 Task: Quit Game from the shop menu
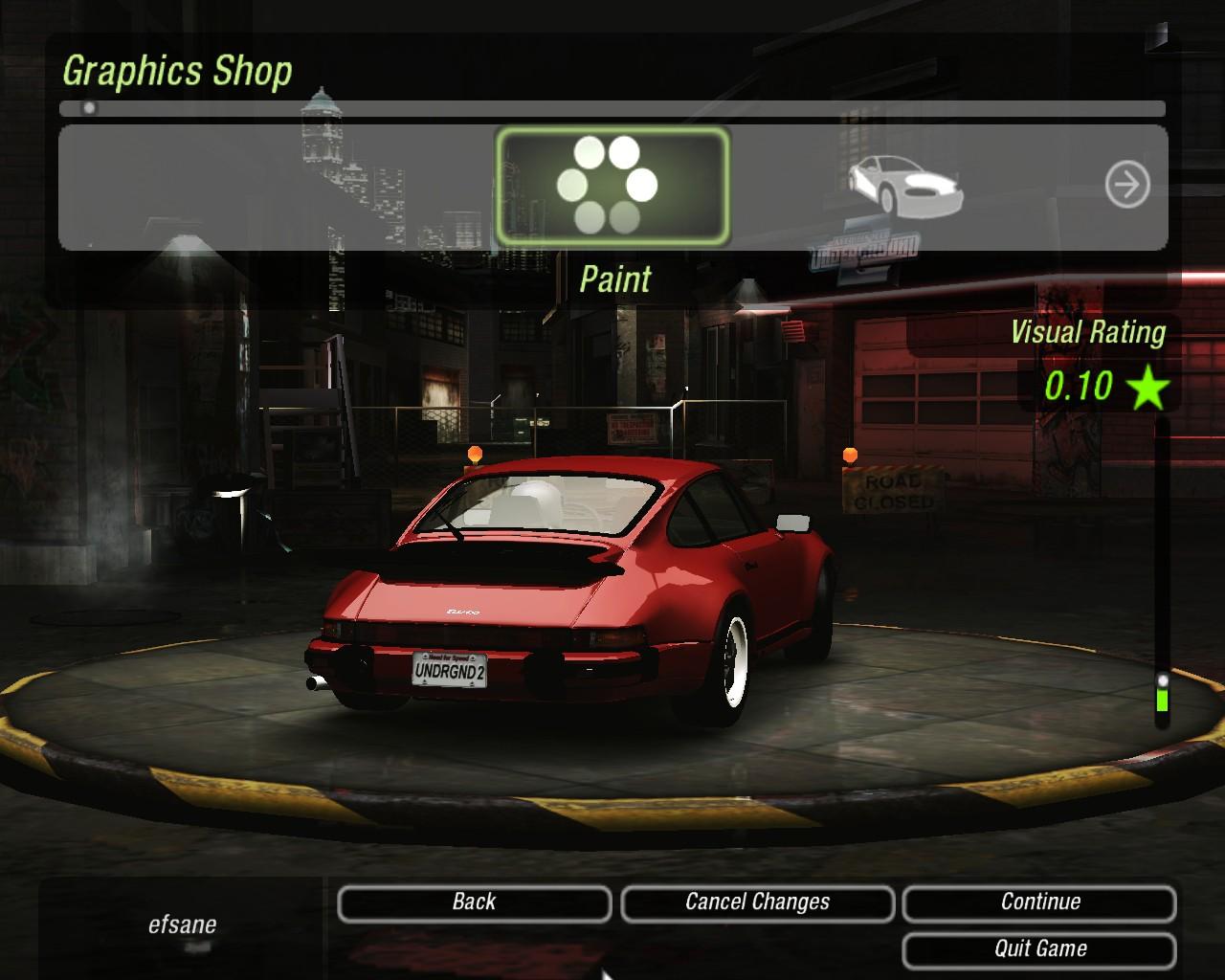pos(1039,949)
